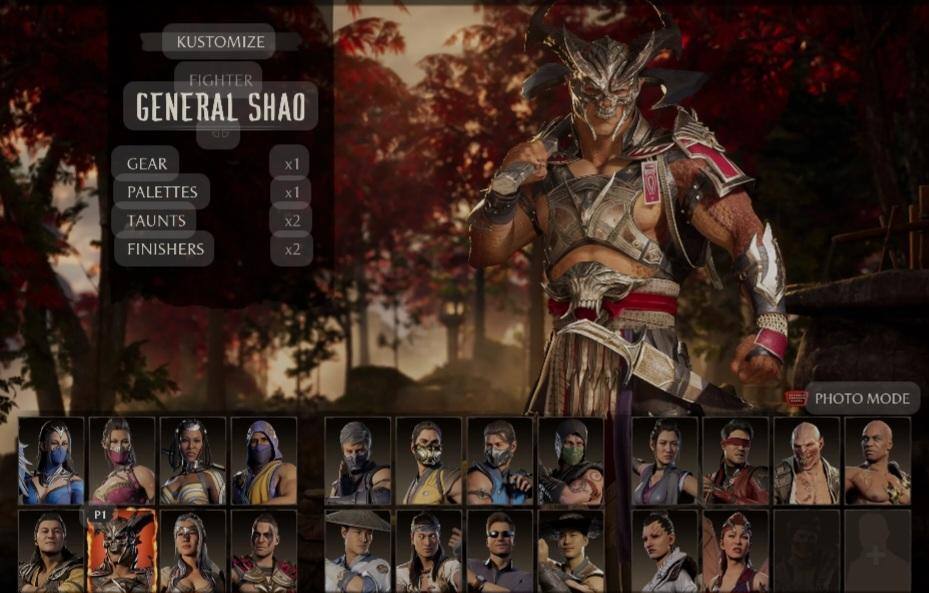Pick Kenshi's red-blindfolded portrait
The image size is (929, 593).
735,461
